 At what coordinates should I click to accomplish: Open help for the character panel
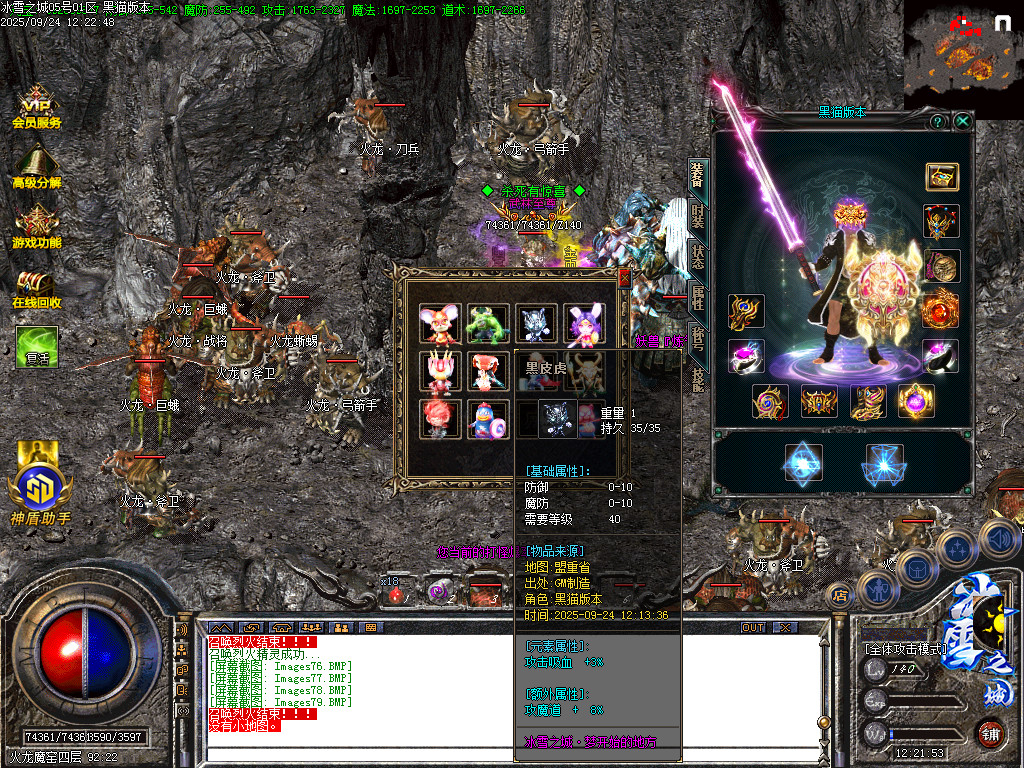pos(937,121)
